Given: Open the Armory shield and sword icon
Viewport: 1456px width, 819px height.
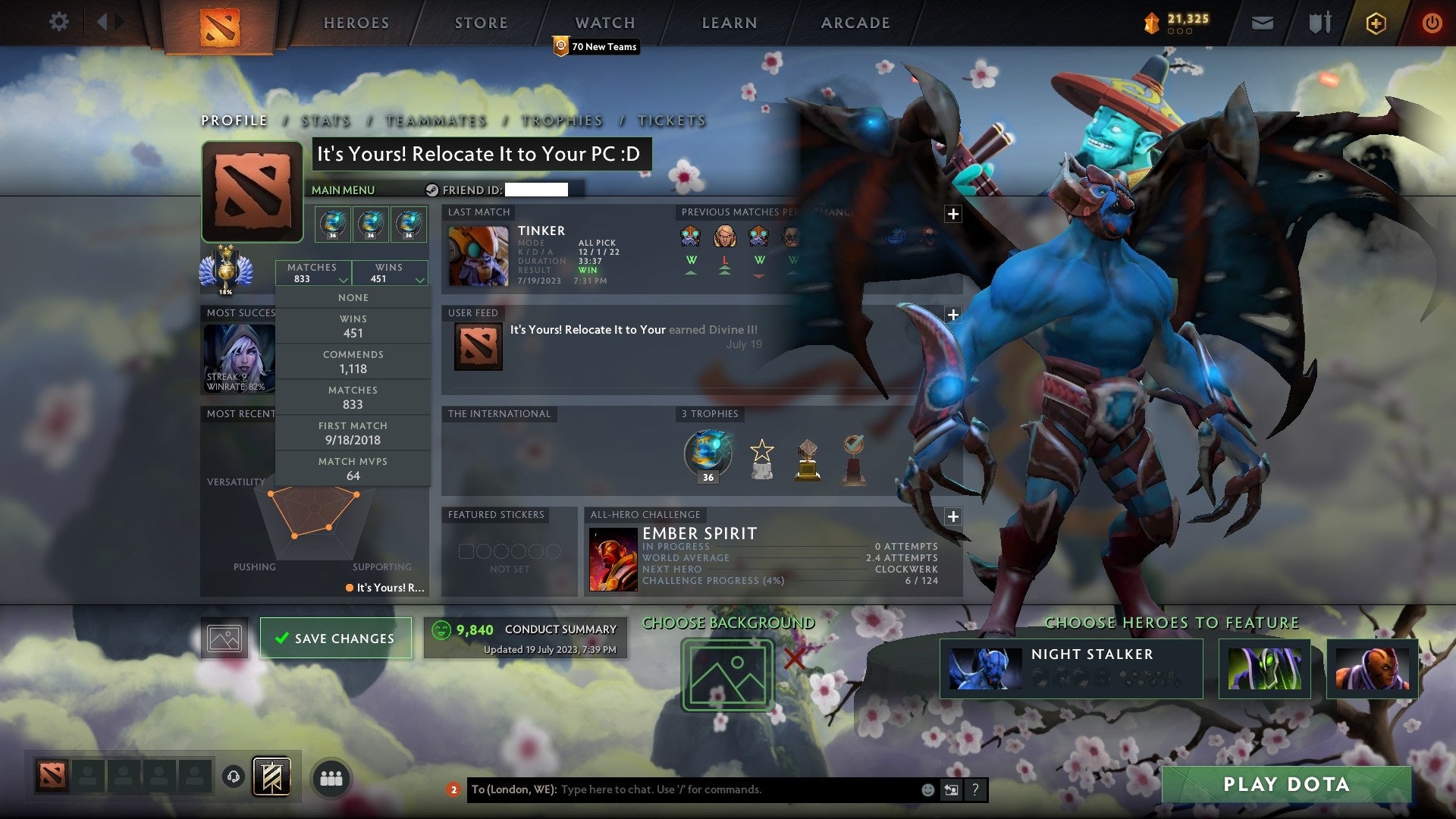Looking at the screenshot, I should point(1319,22).
